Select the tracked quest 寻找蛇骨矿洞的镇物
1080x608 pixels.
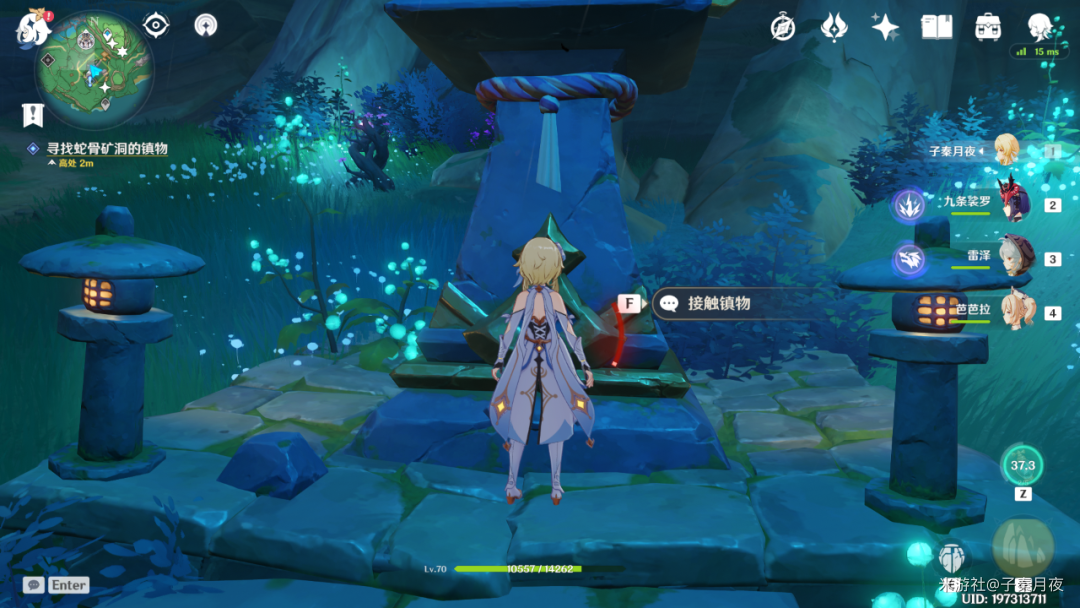click(107, 148)
